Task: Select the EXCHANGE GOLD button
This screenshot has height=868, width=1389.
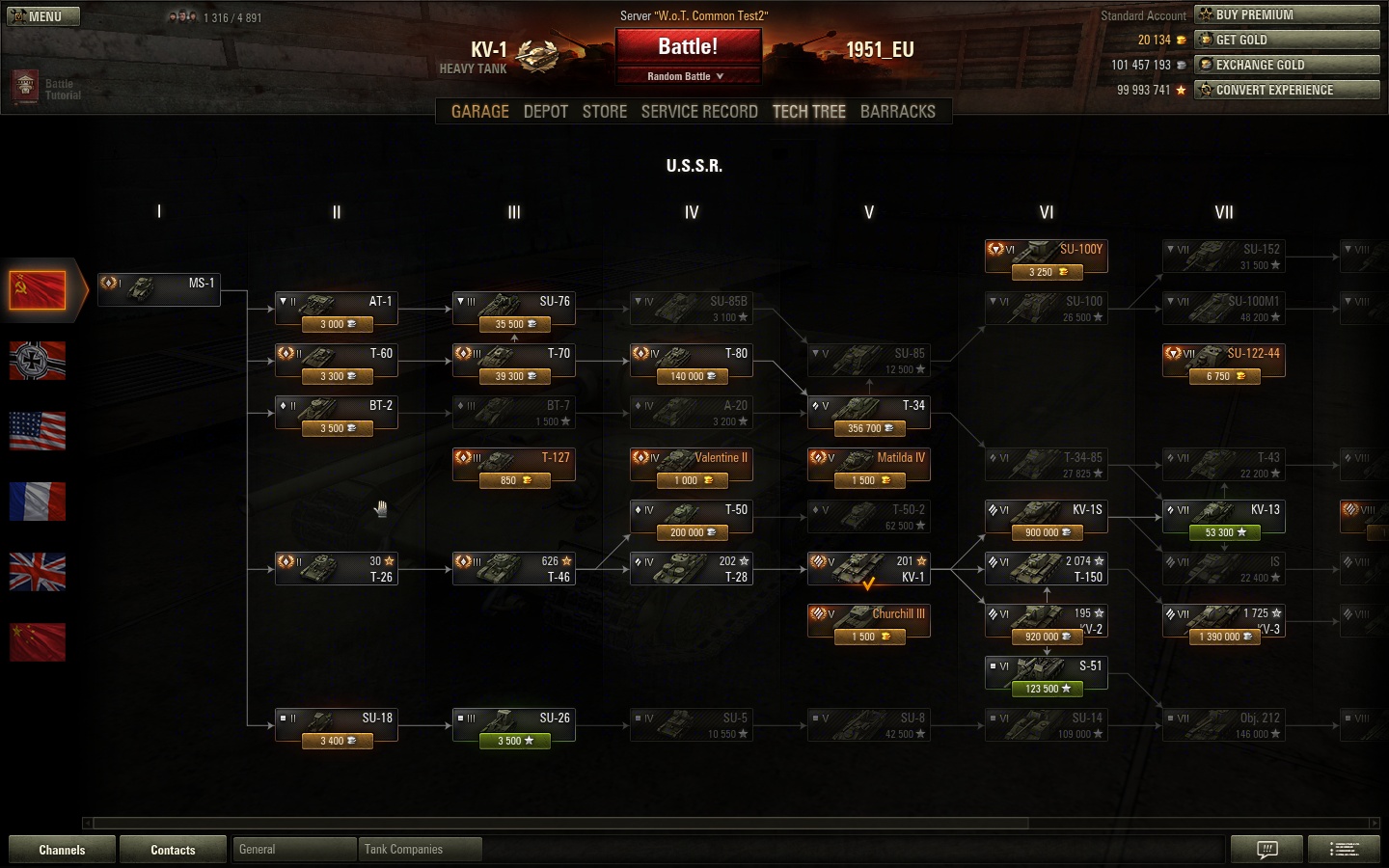Action: coord(1287,65)
